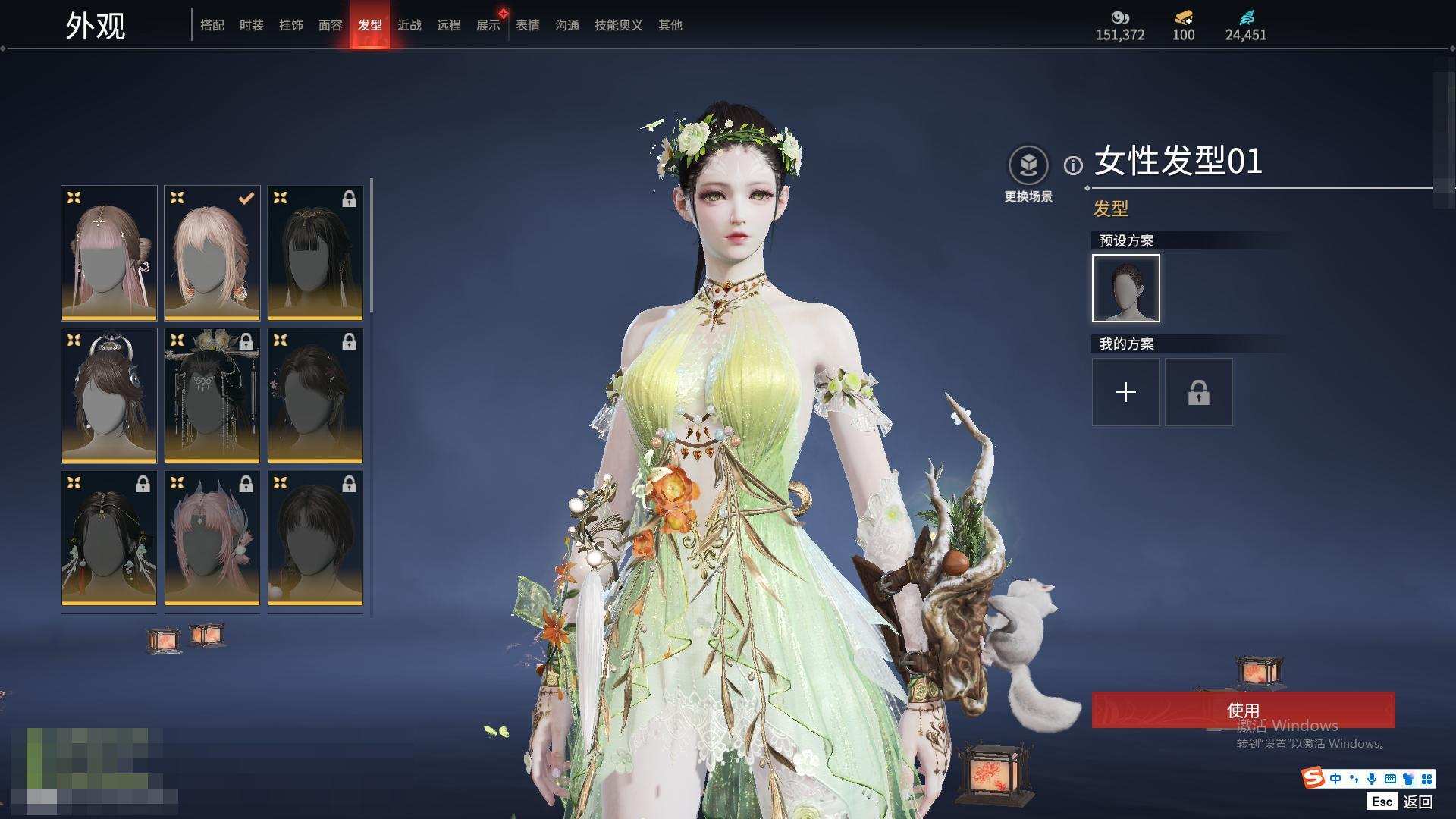1456x819 pixels.
Task: Add a new scheme with the plus slot
Action: 1125,392
